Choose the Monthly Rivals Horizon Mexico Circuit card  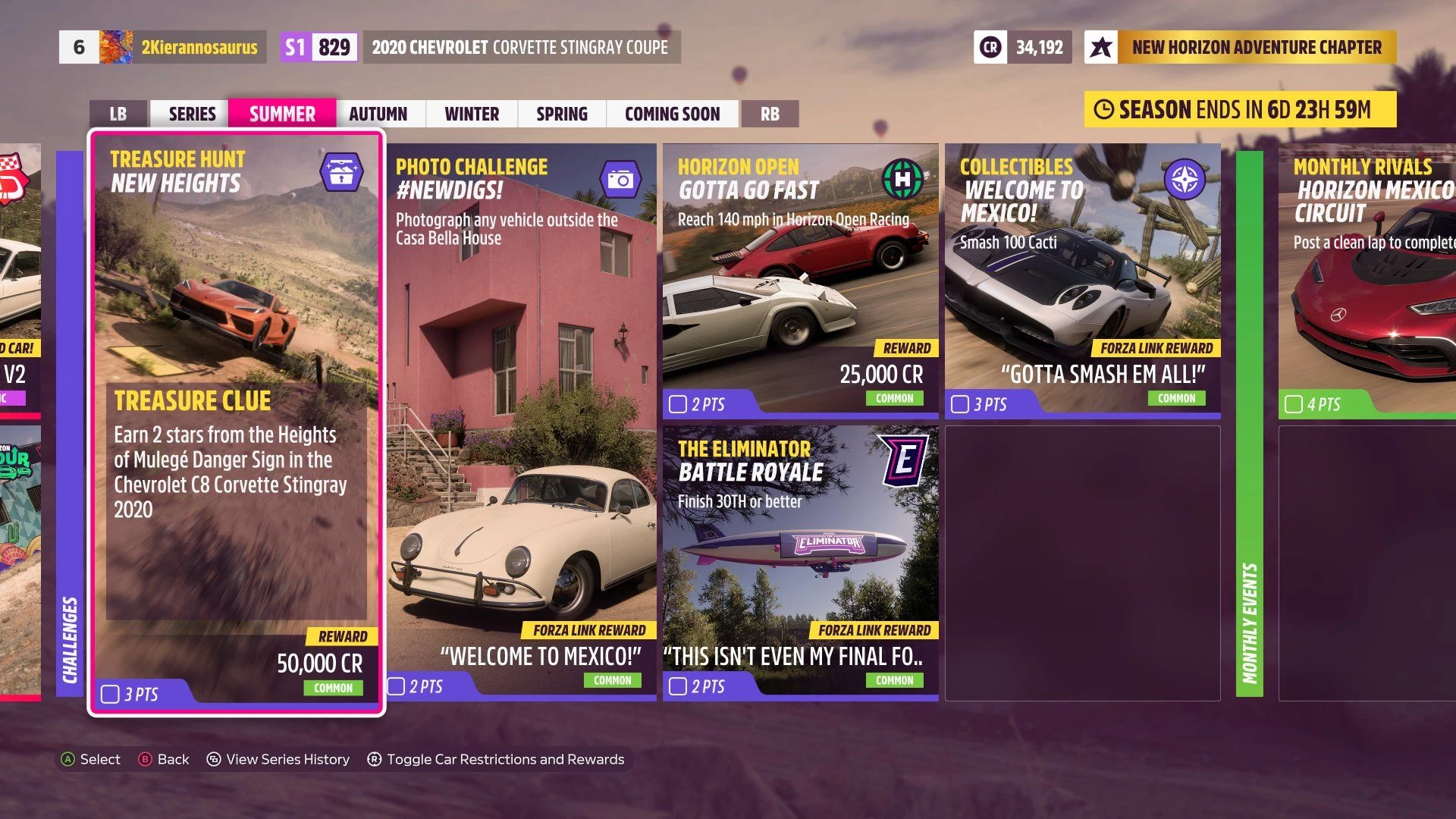click(1367, 281)
